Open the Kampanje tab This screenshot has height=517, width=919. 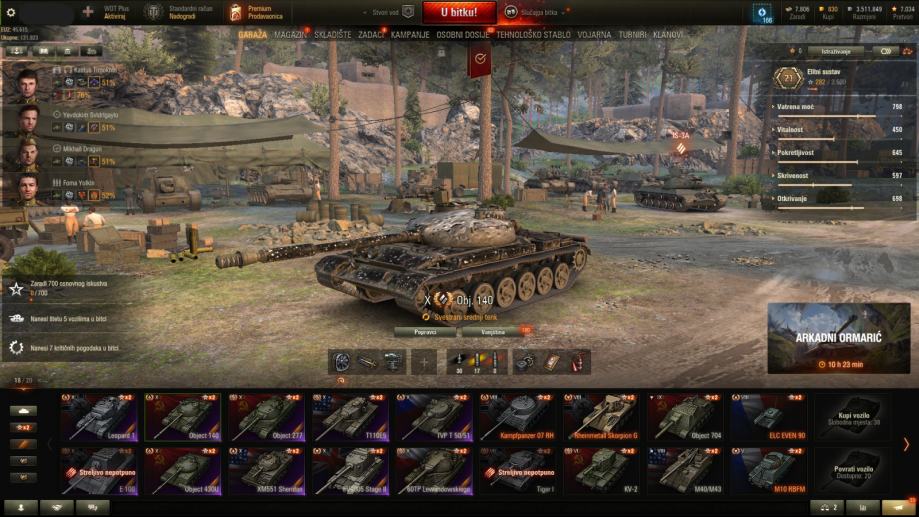tap(410, 34)
